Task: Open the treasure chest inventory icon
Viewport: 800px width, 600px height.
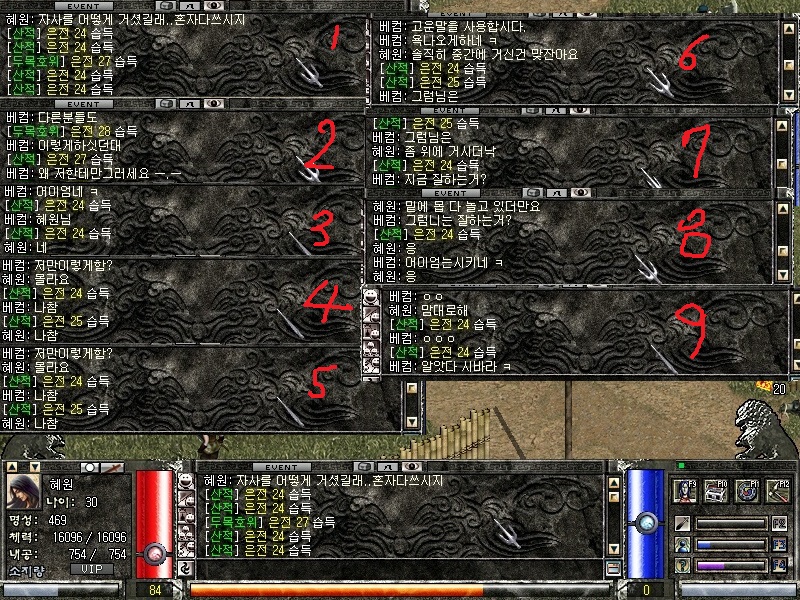Action: pyautogui.click(x=716, y=490)
